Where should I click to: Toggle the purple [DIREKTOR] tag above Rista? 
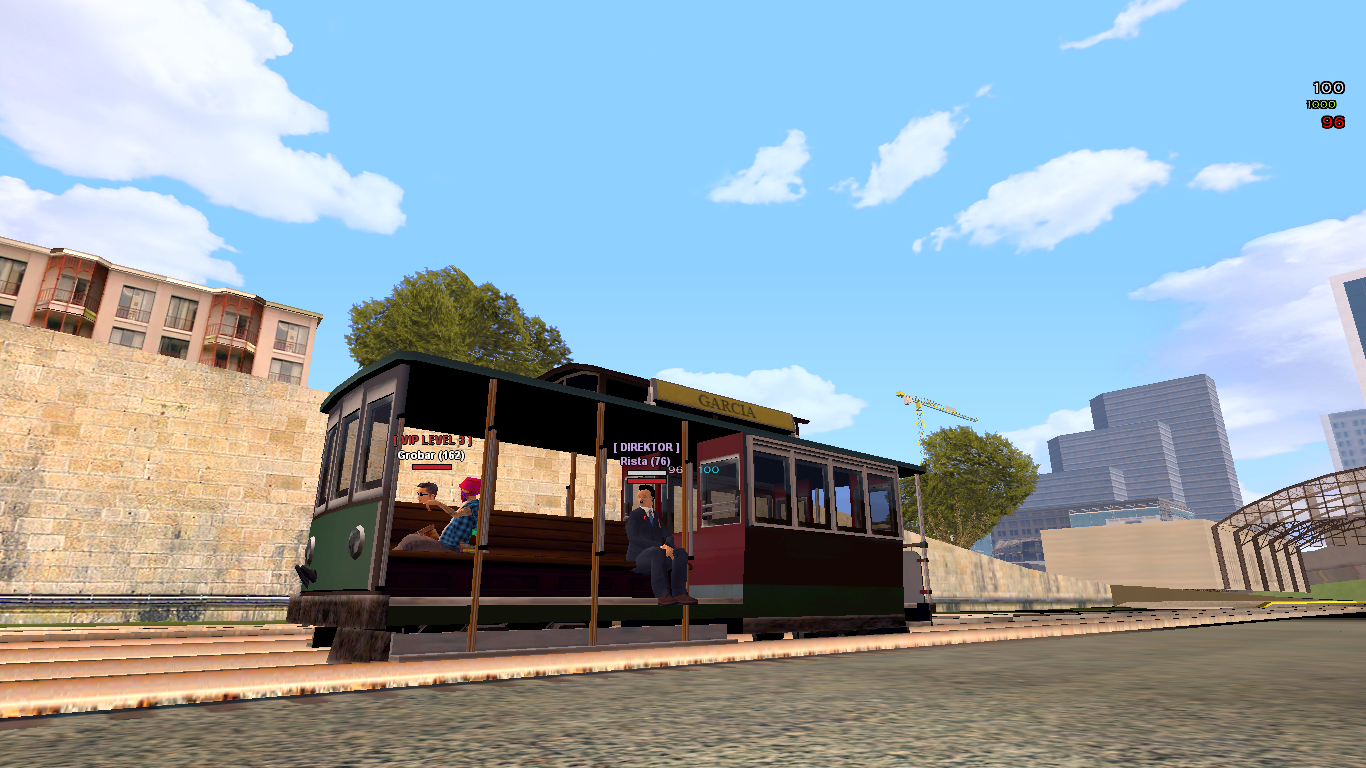coord(645,447)
